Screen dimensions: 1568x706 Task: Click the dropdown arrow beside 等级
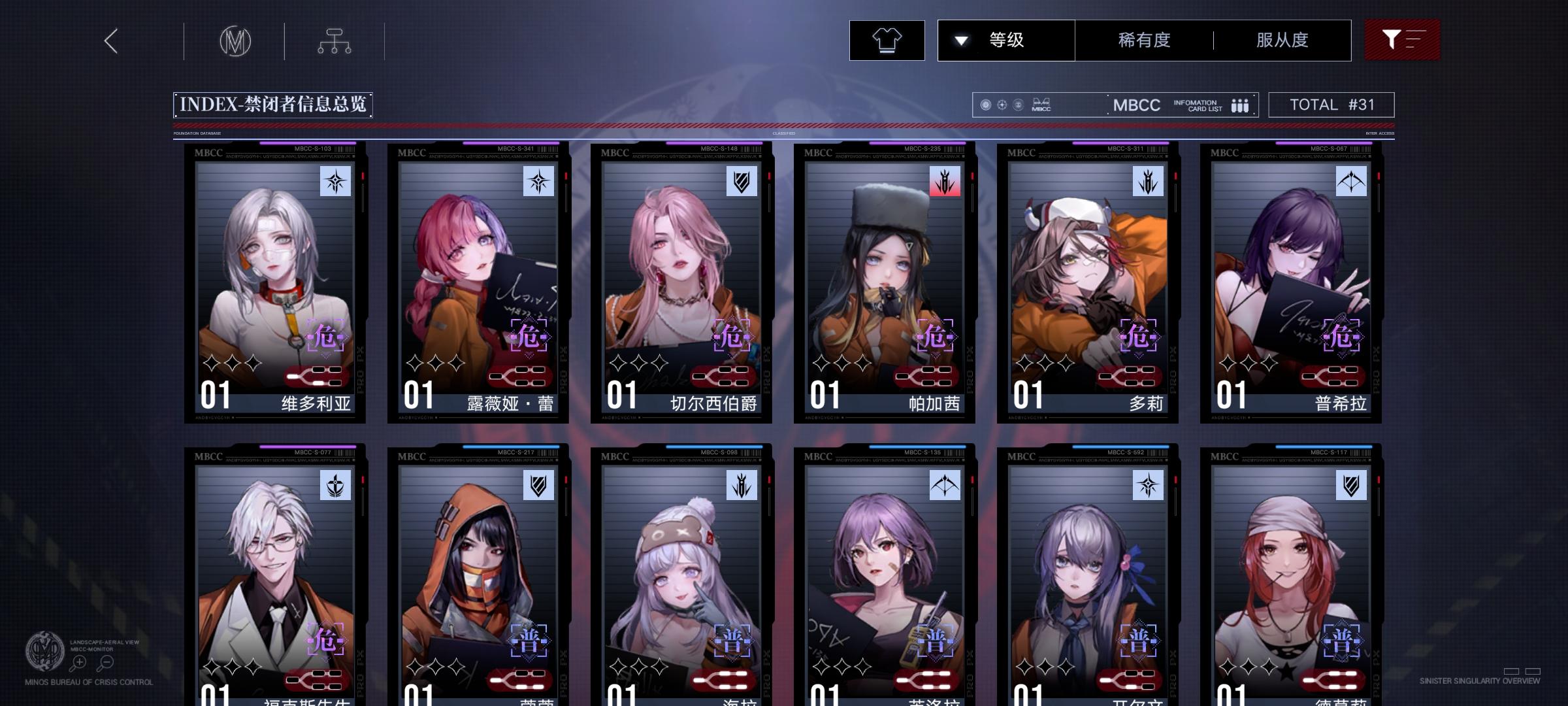[960, 40]
